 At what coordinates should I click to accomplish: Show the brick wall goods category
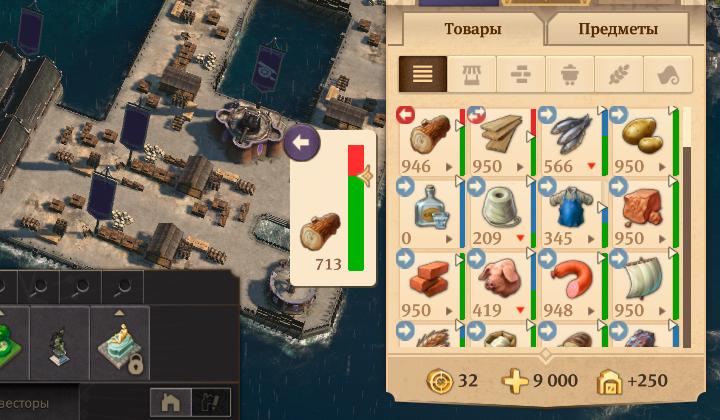tap(521, 74)
